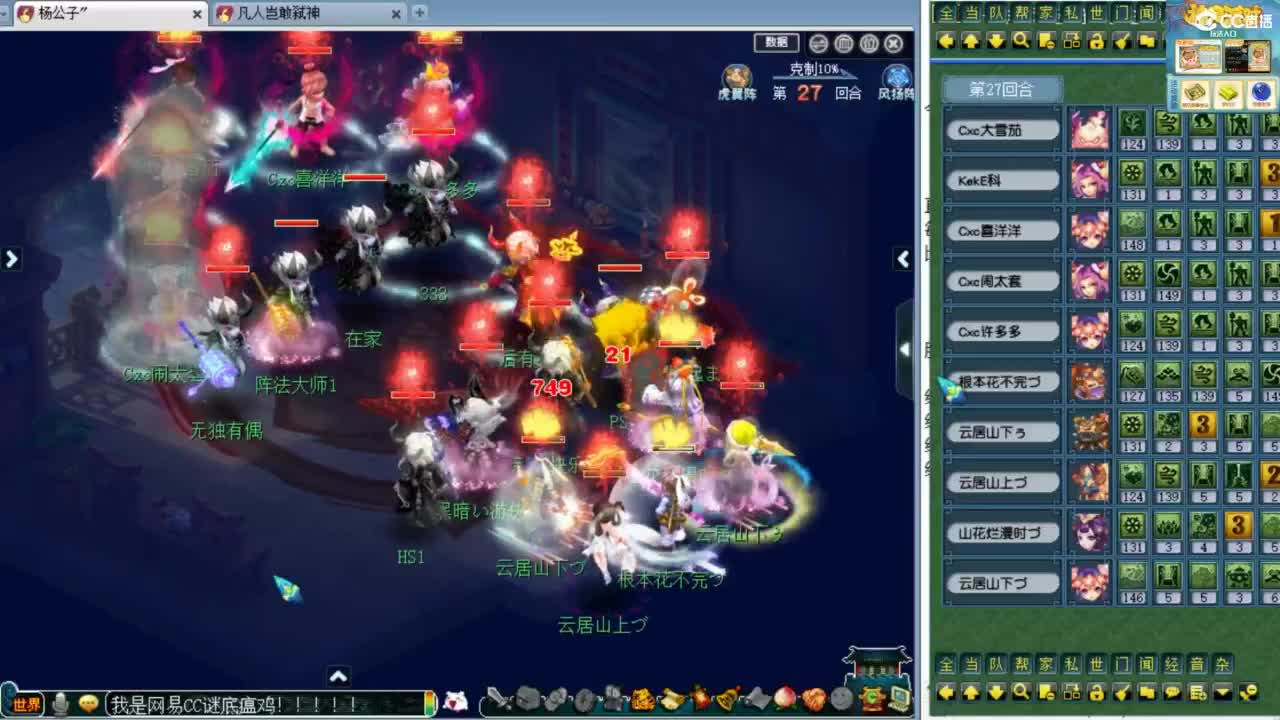Image resolution: width=1280 pixels, height=720 pixels.
Task: Open the 世界 channel dropdown at bottom left
Action: (x=25, y=704)
